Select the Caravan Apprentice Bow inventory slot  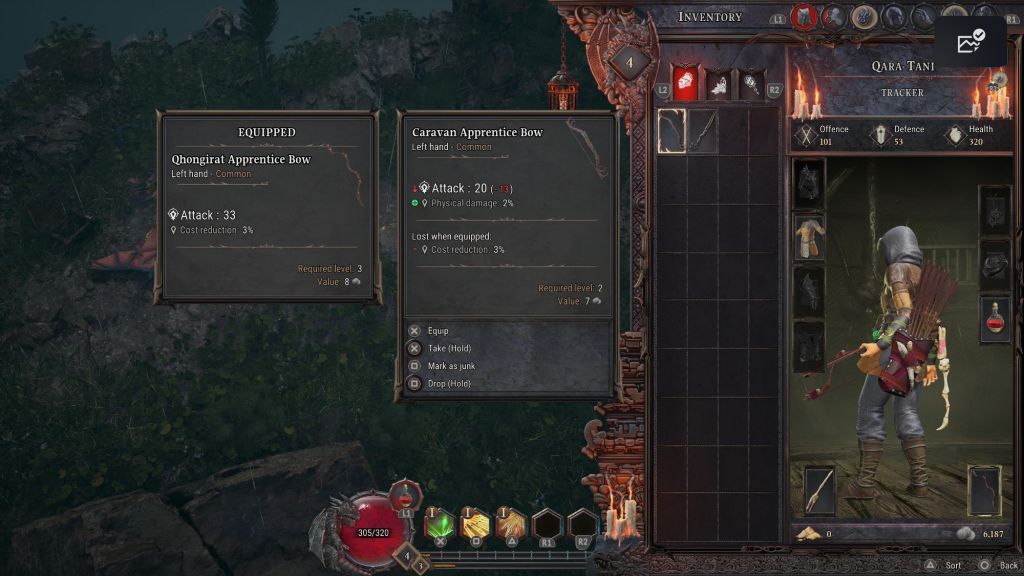[672, 131]
